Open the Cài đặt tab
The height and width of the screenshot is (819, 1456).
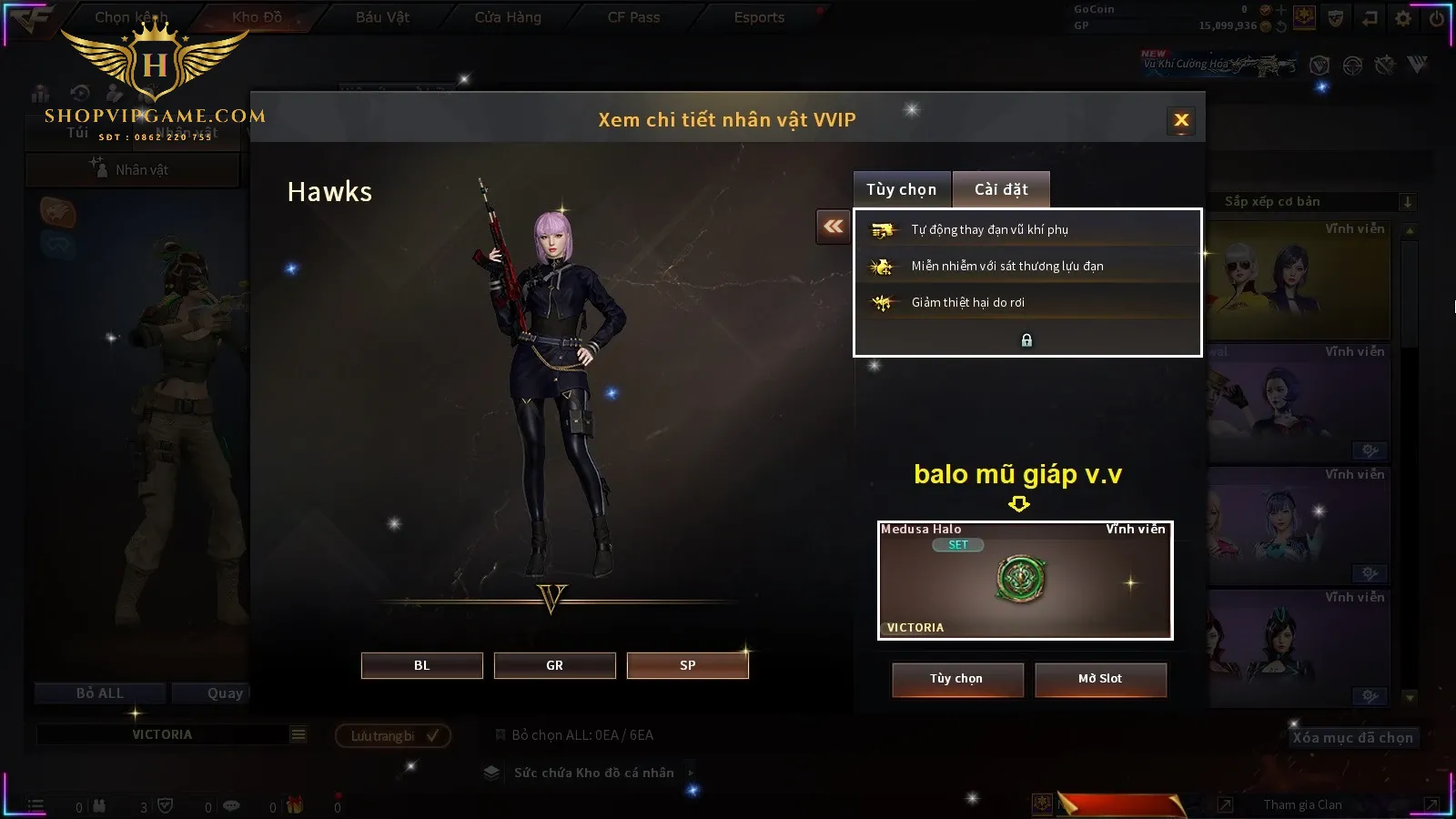click(1001, 189)
